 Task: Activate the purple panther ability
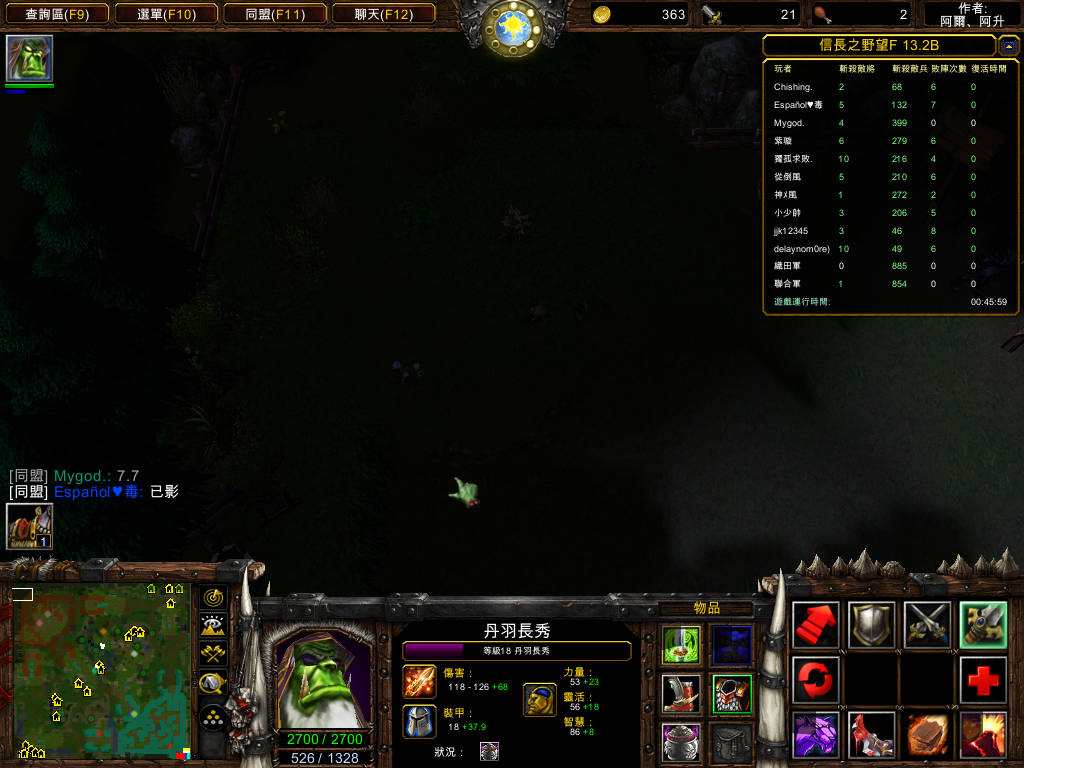(x=816, y=735)
